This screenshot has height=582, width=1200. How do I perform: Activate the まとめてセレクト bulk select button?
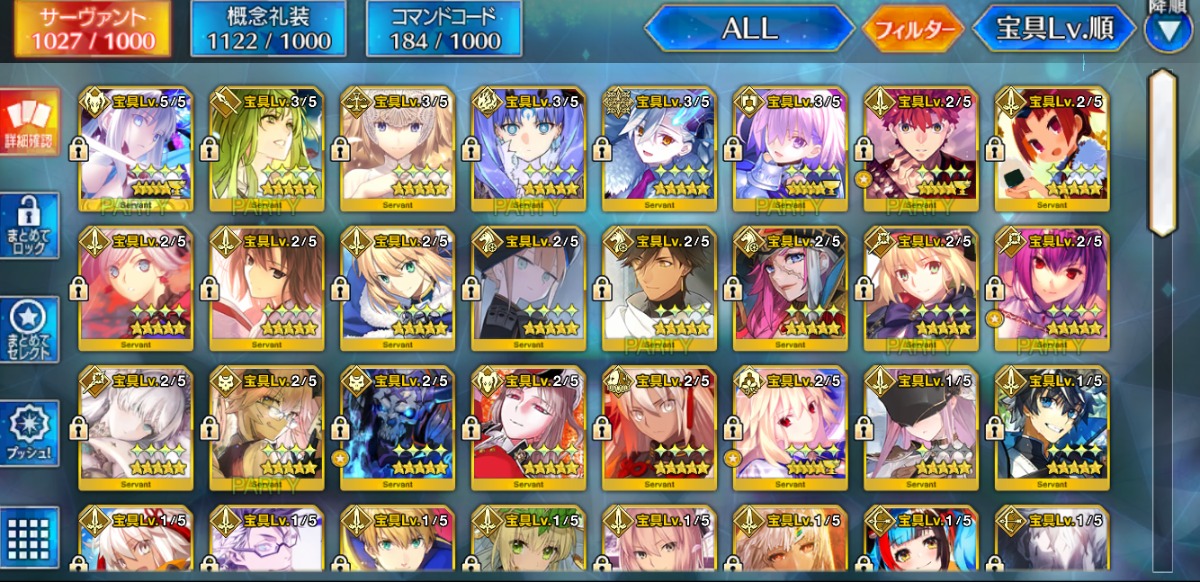30,330
